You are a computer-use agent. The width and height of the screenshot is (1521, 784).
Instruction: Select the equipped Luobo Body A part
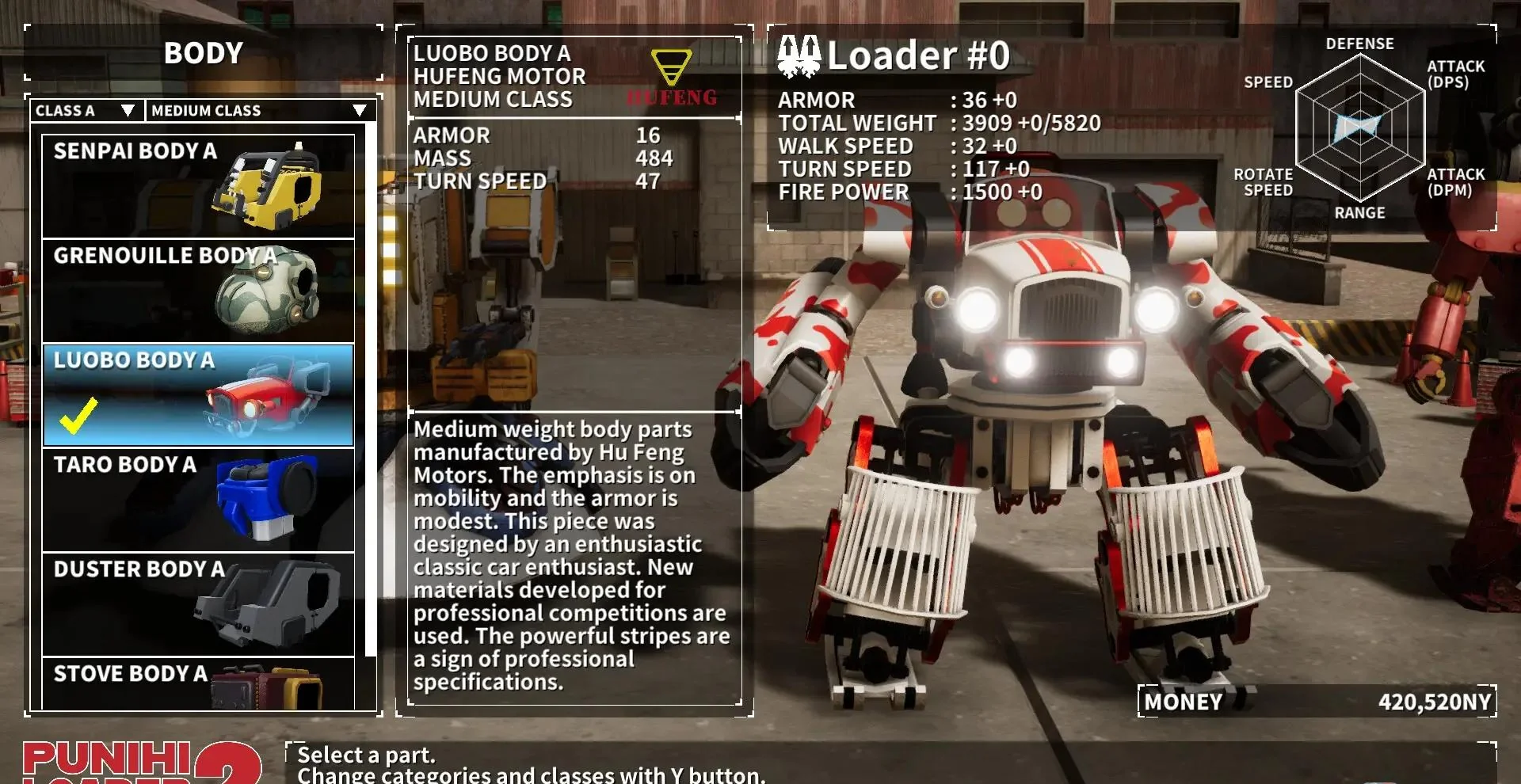[x=198, y=395]
